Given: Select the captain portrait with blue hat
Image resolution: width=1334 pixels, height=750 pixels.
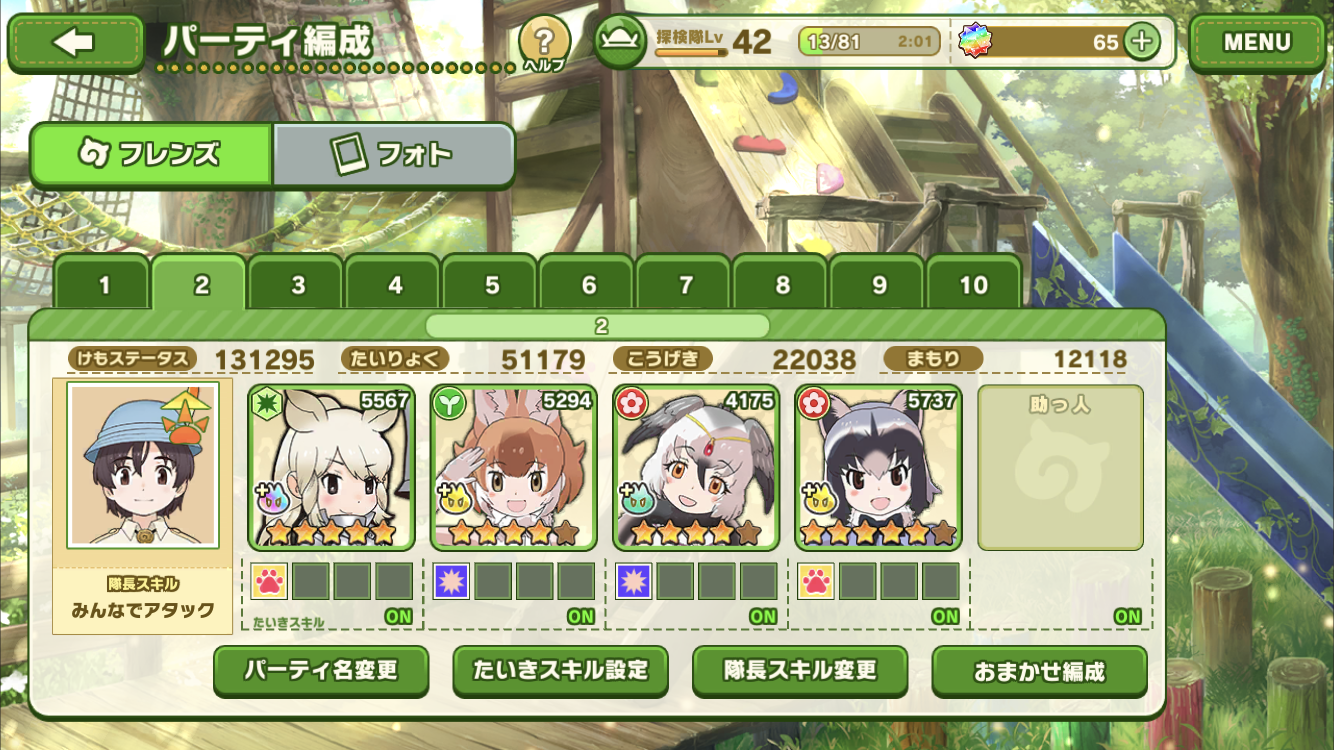Looking at the screenshot, I should [143, 465].
